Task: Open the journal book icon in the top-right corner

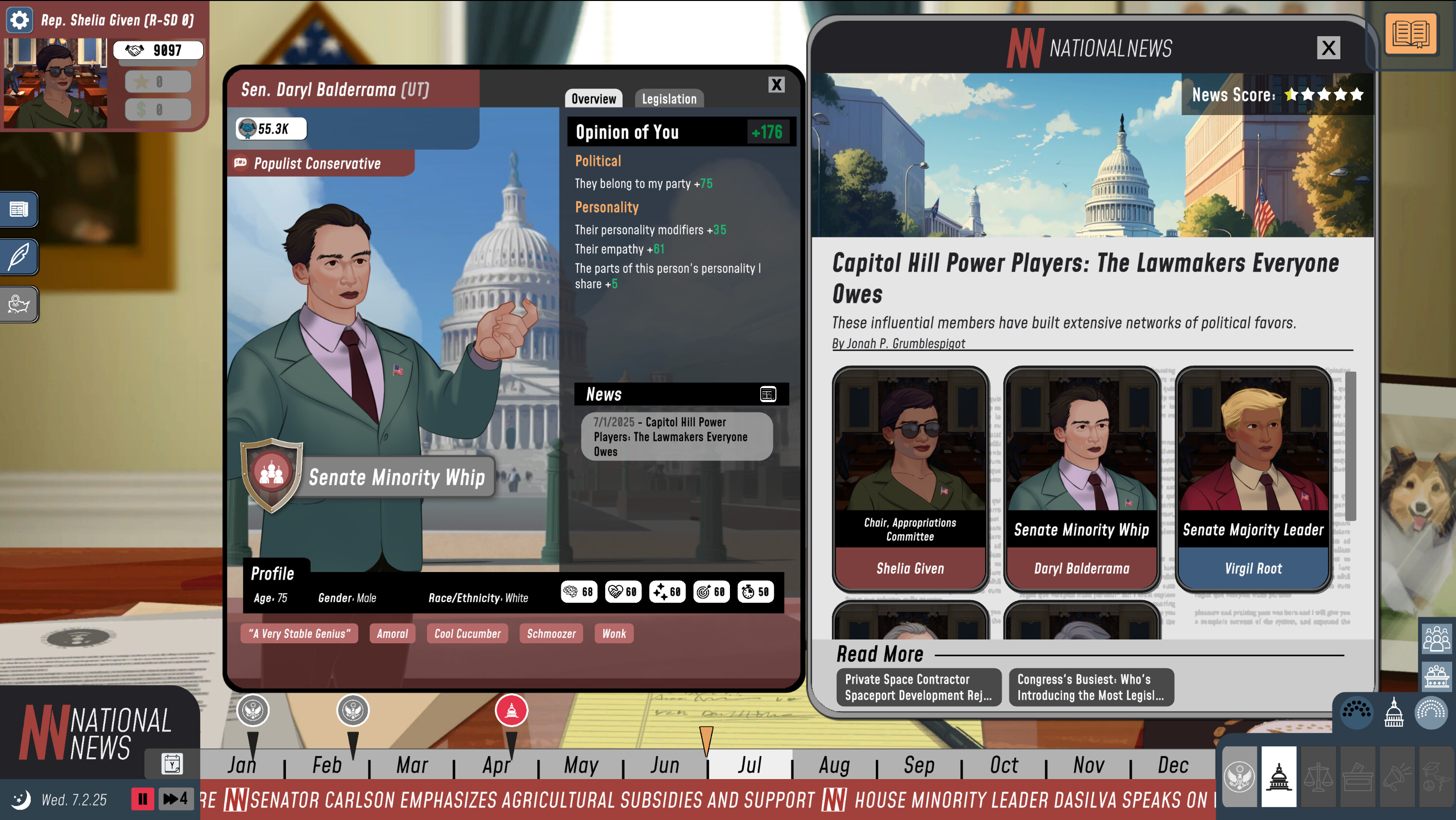Action: [x=1411, y=34]
